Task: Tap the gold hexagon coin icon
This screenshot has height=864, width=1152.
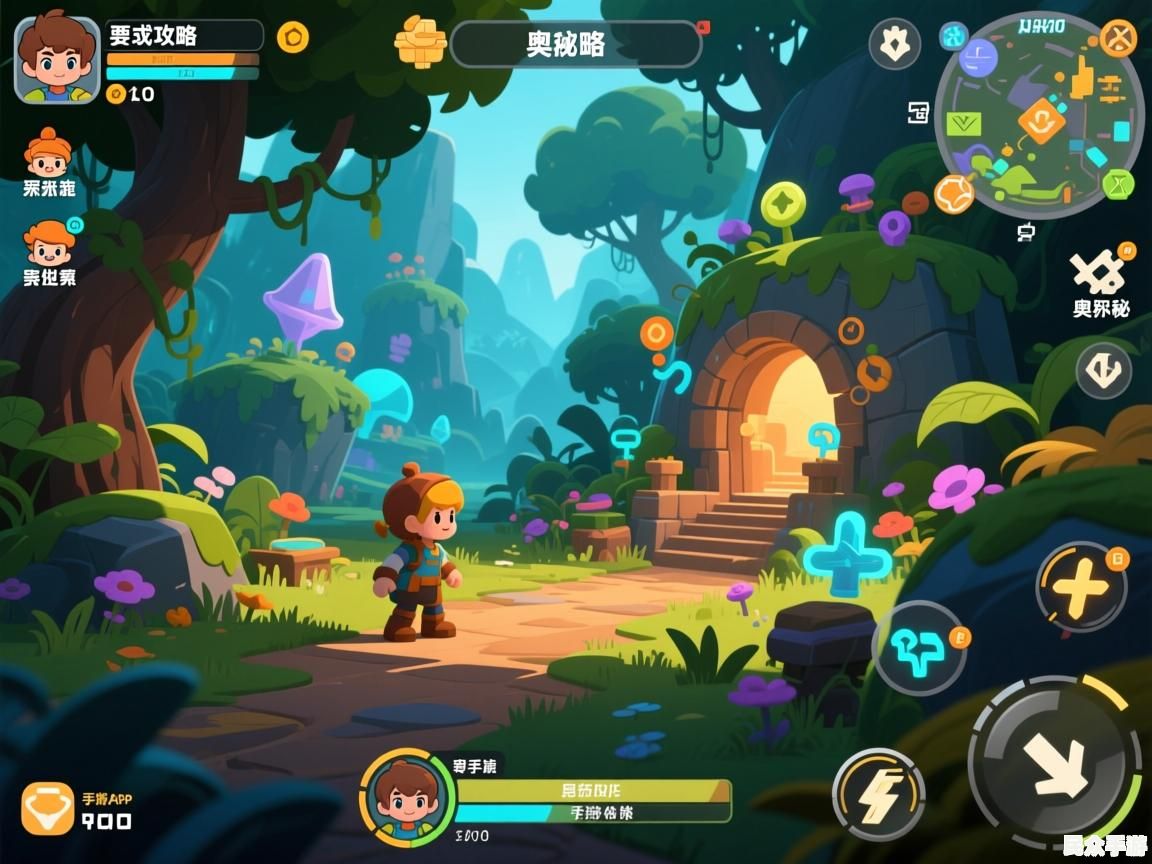Action: (x=292, y=38)
